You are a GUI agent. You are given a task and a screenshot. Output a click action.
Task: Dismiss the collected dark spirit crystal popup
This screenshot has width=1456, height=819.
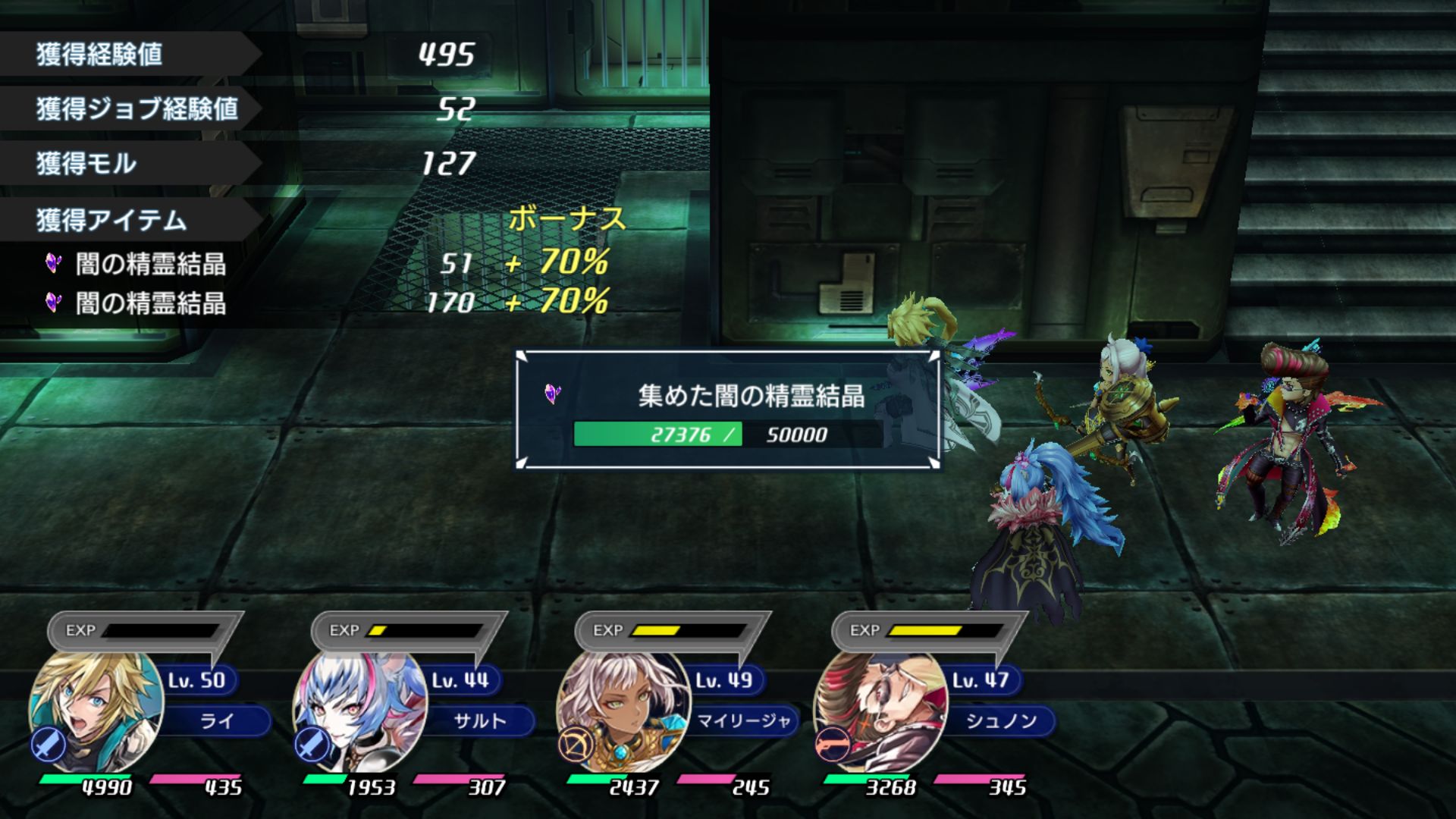pos(728,409)
